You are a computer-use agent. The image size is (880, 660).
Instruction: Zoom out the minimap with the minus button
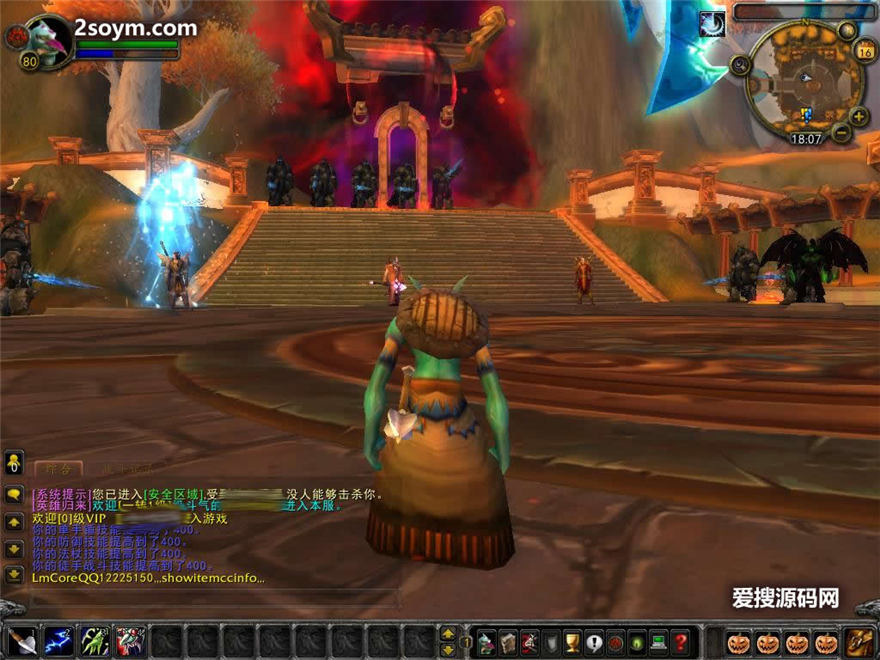(x=842, y=133)
